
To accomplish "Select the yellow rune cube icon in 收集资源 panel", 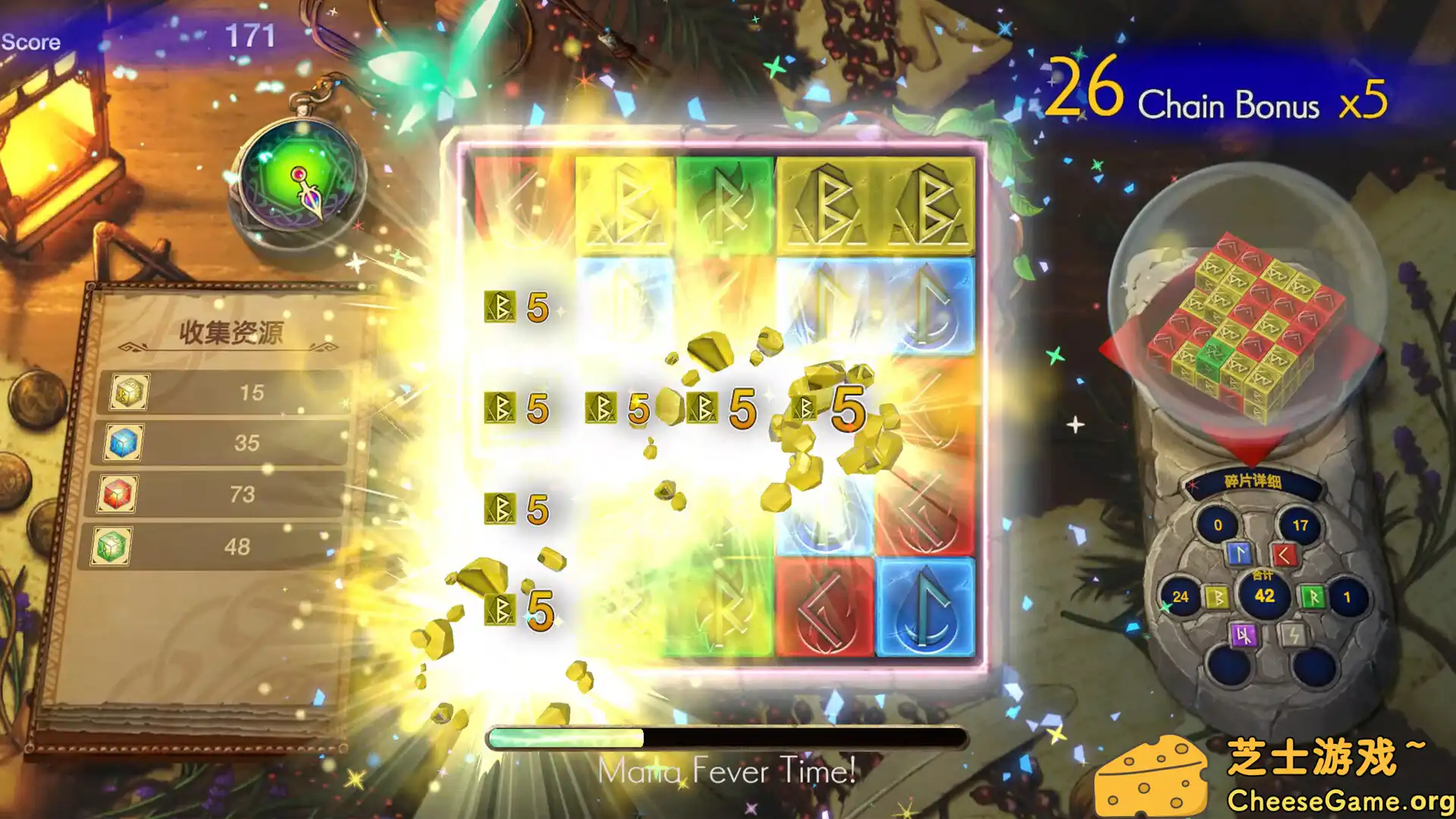I will 127,391.
